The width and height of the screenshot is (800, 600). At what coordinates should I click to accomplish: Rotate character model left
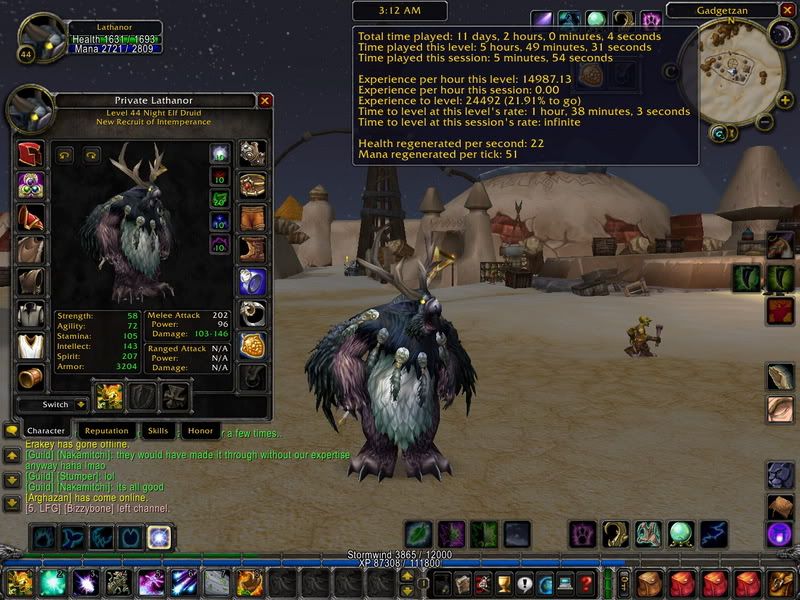pyautogui.click(x=65, y=155)
